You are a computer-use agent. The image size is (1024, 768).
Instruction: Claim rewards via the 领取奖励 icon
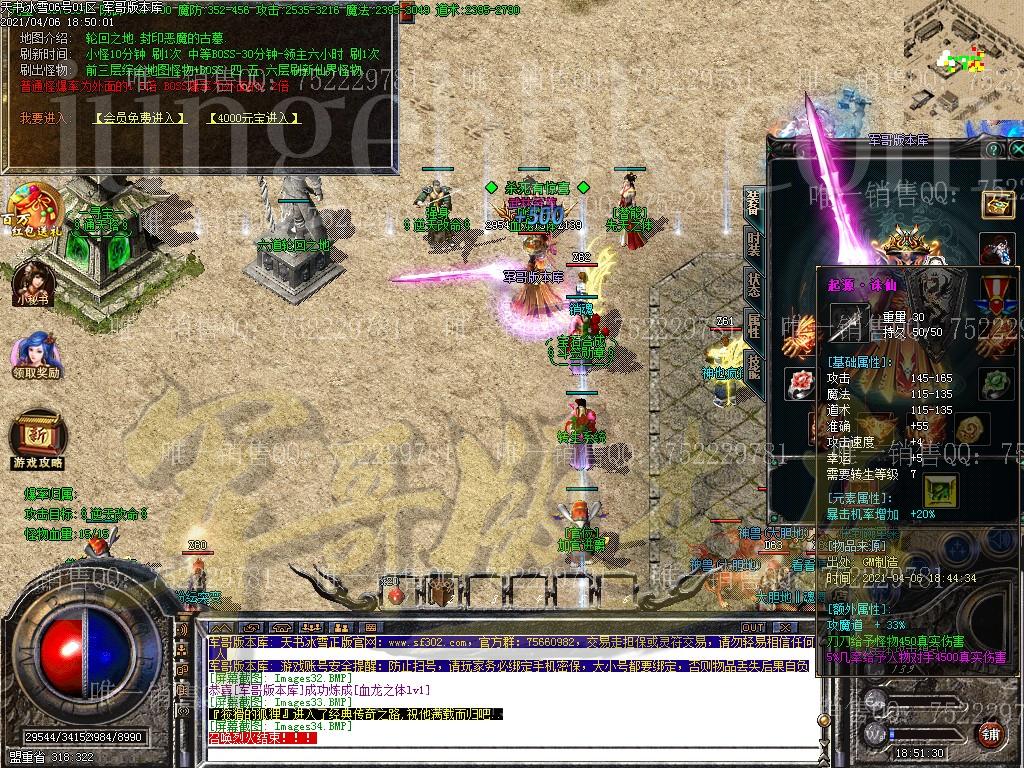tap(36, 356)
